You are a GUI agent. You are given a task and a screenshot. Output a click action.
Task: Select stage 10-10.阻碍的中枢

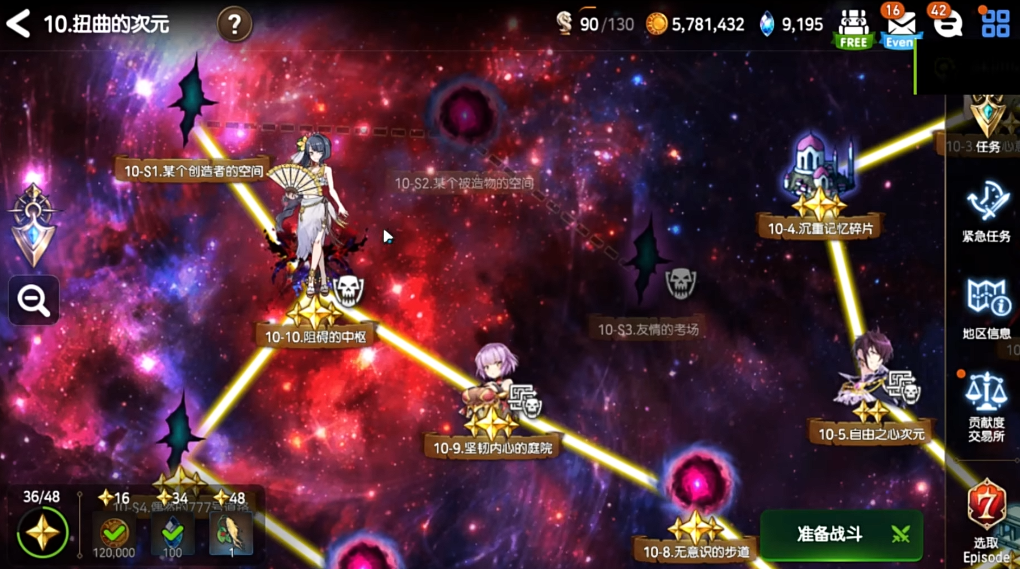315,336
